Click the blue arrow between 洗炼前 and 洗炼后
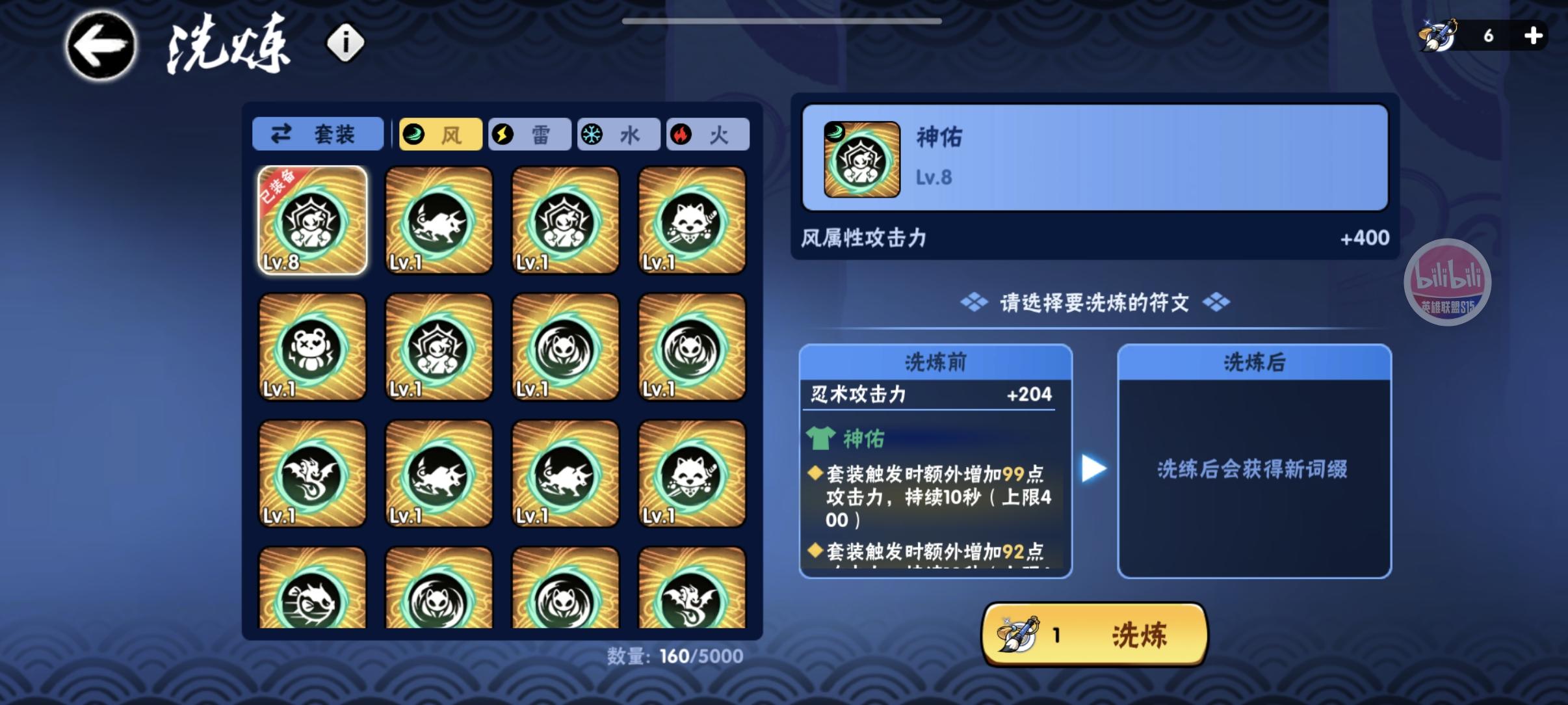The width and height of the screenshot is (1568, 705). [x=1092, y=467]
